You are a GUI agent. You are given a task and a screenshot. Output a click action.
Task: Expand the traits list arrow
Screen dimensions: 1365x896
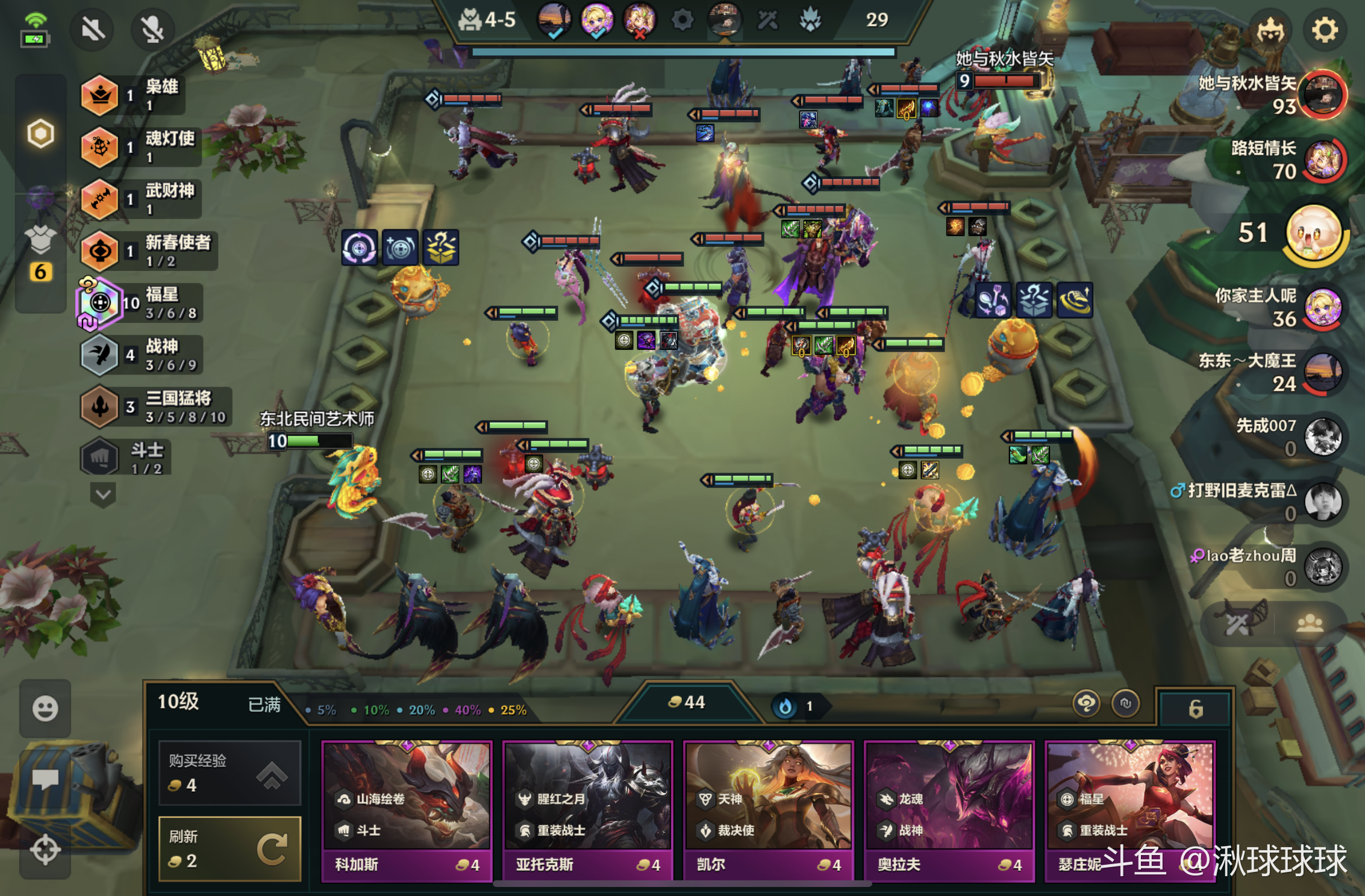(103, 495)
